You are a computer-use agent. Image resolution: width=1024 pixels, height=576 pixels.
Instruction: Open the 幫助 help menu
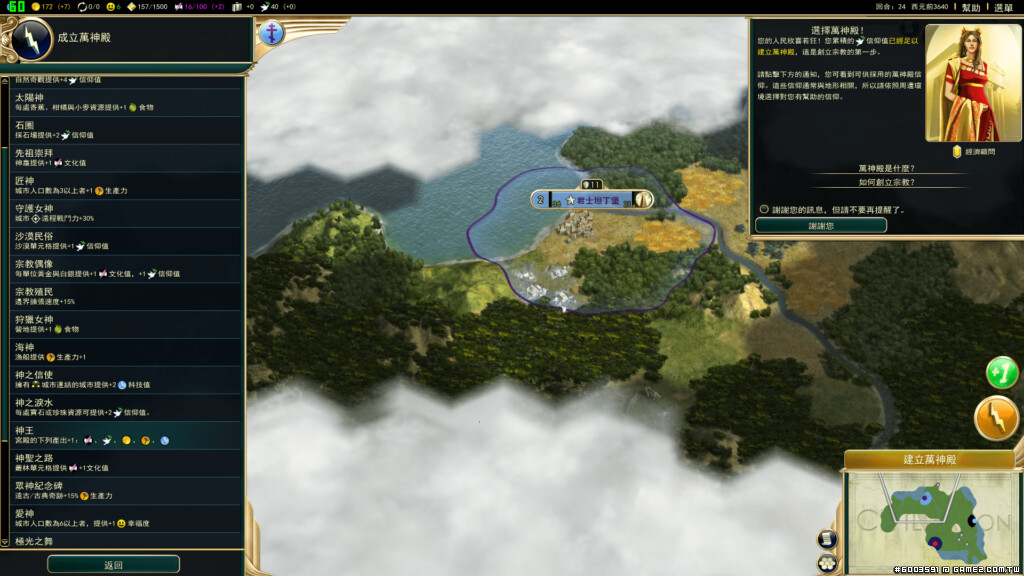tap(971, 7)
